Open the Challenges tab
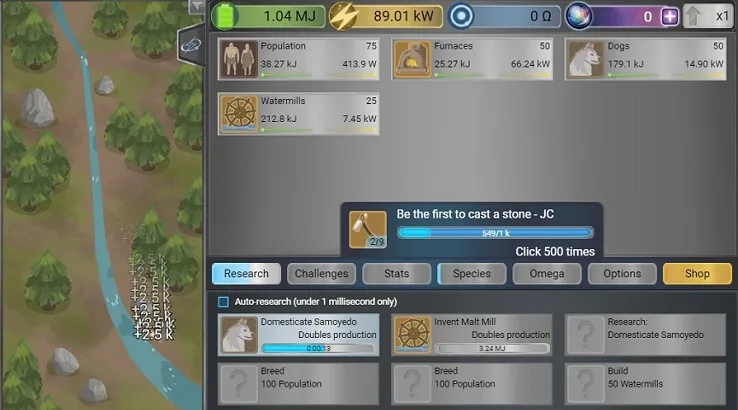Viewport: 738px width, 410px height. 321,274
